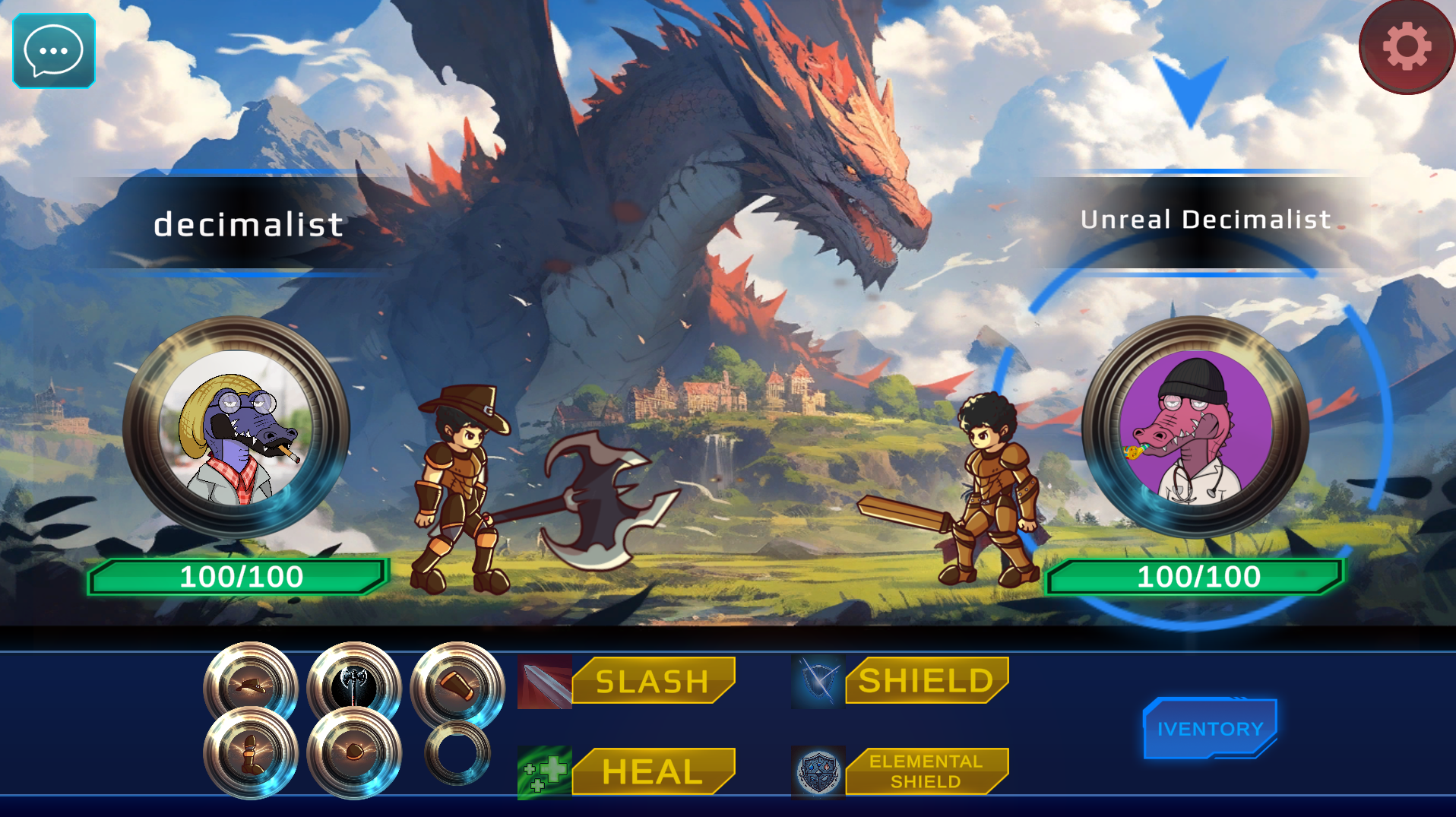
Task: Enable the Elemental Shield
Action: [926, 770]
